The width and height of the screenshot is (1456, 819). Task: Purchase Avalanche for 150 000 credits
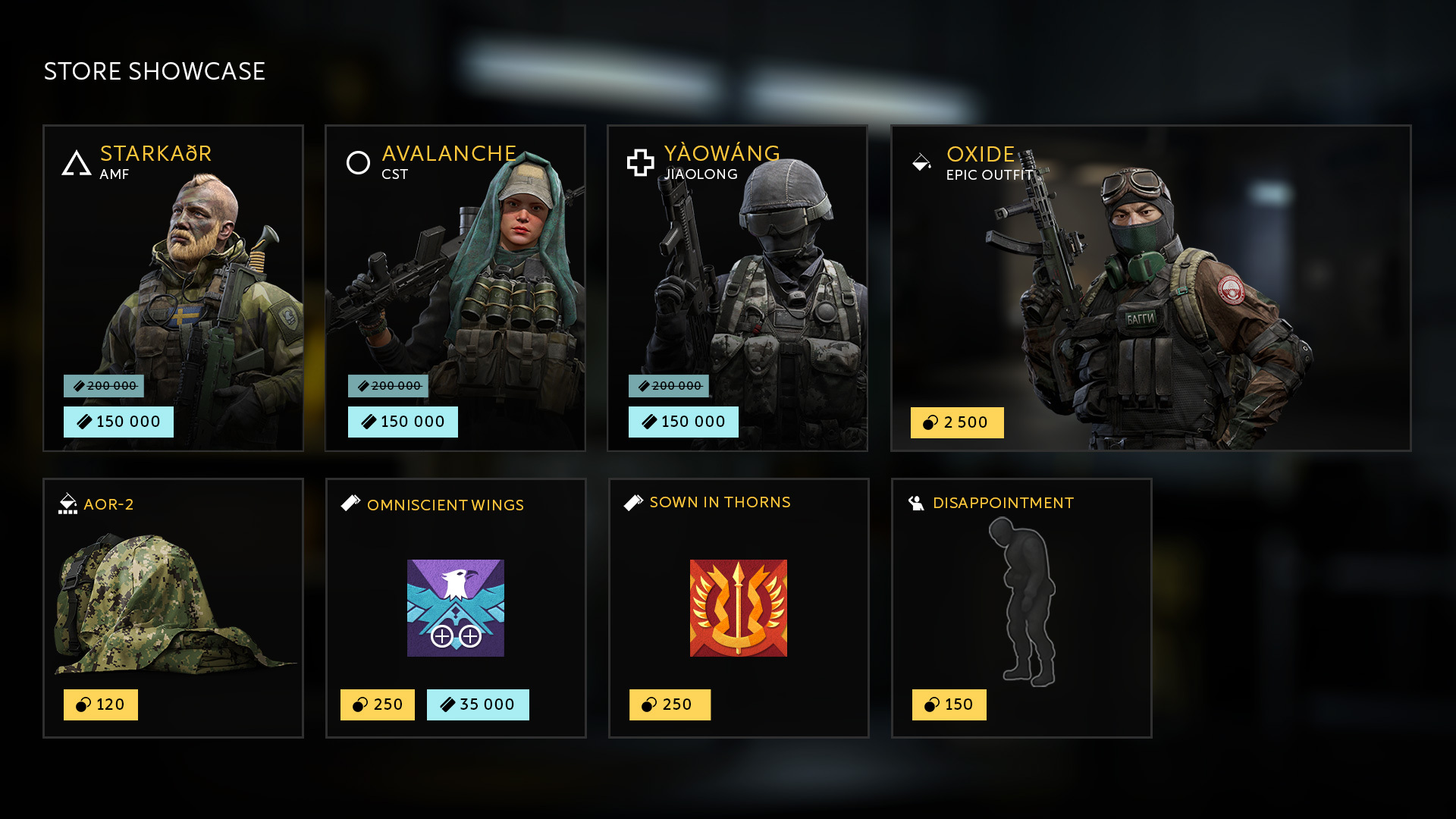pyautogui.click(x=403, y=422)
